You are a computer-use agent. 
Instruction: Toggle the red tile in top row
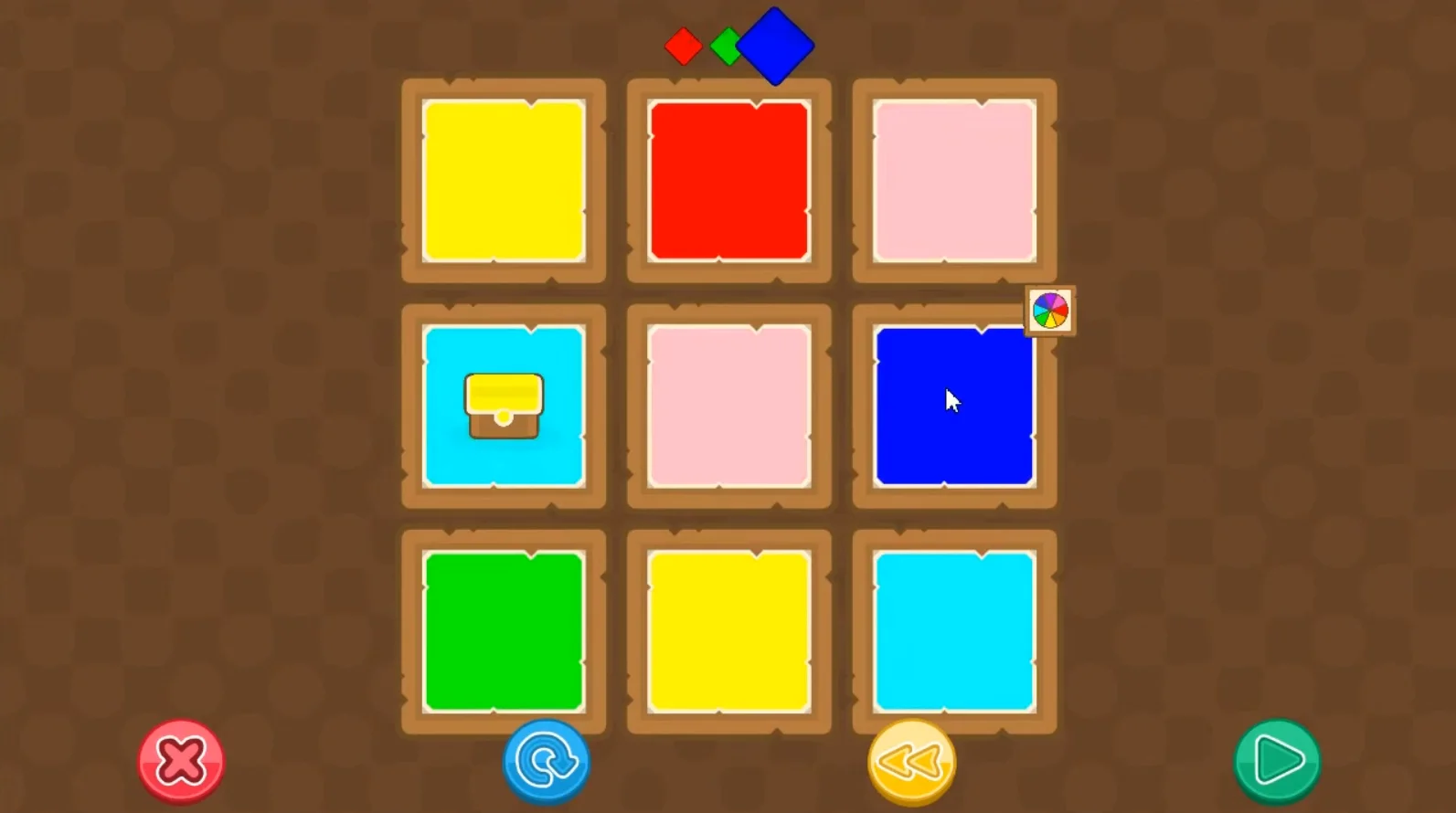728,180
